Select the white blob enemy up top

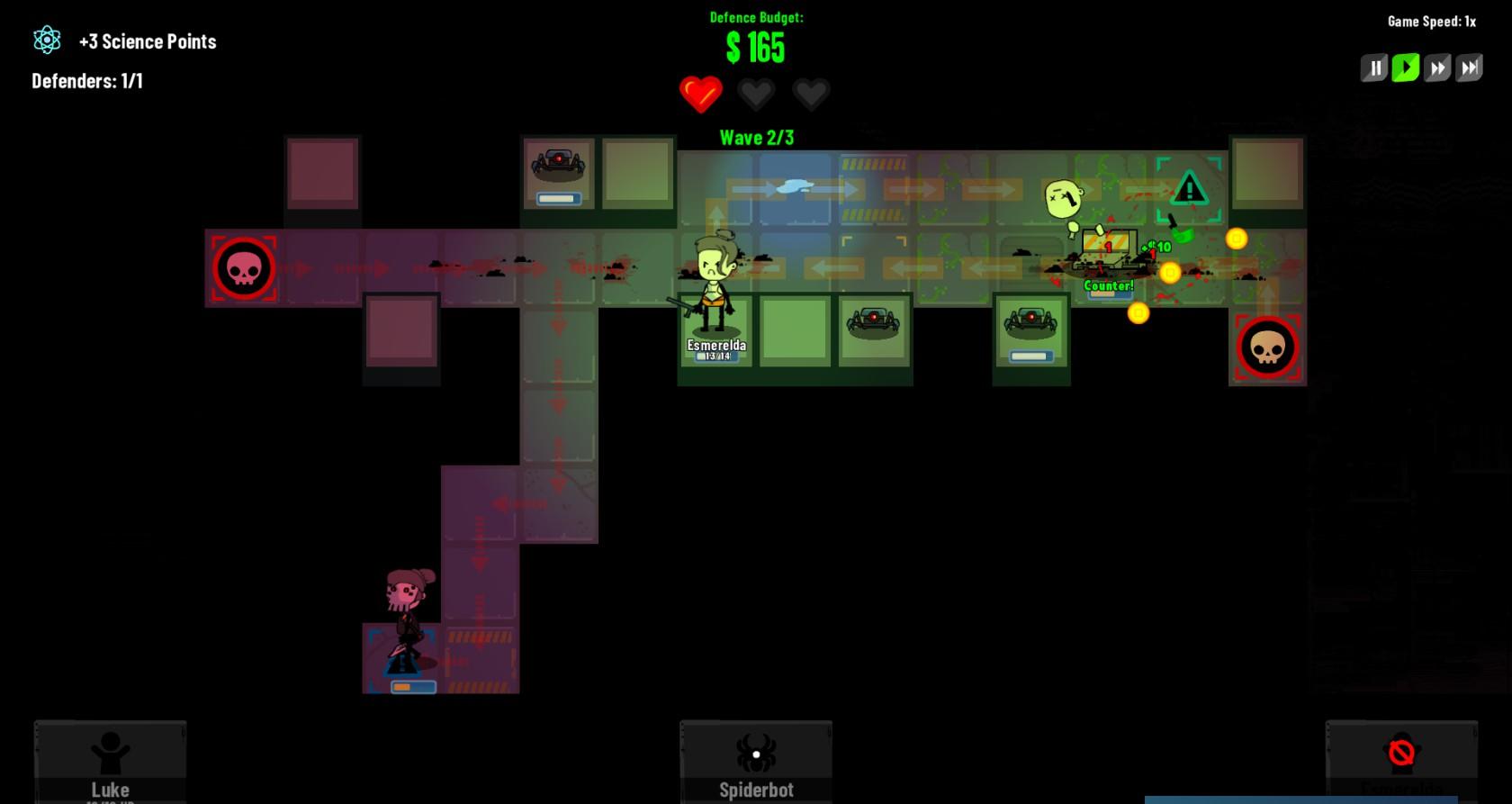click(1062, 196)
